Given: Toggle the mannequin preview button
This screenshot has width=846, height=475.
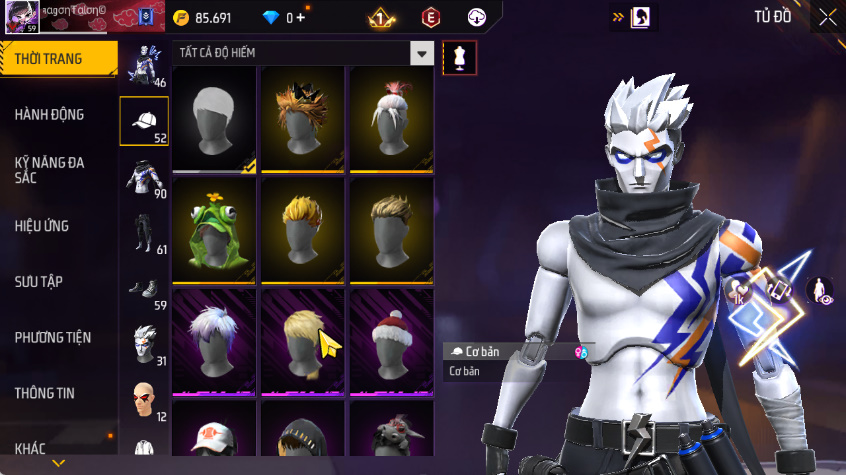Looking at the screenshot, I should click(x=460, y=57).
